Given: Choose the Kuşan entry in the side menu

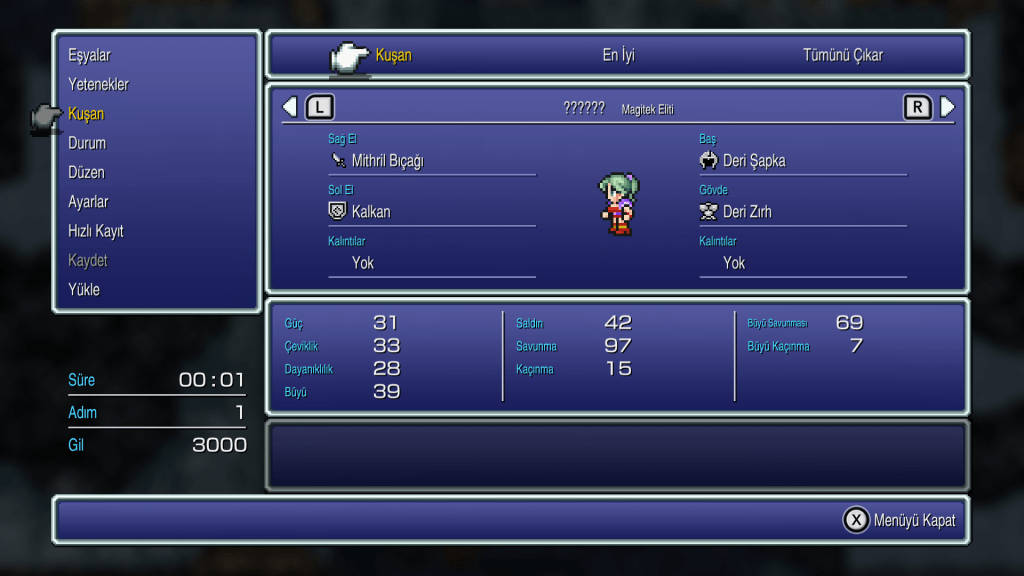Looking at the screenshot, I should tap(86, 114).
